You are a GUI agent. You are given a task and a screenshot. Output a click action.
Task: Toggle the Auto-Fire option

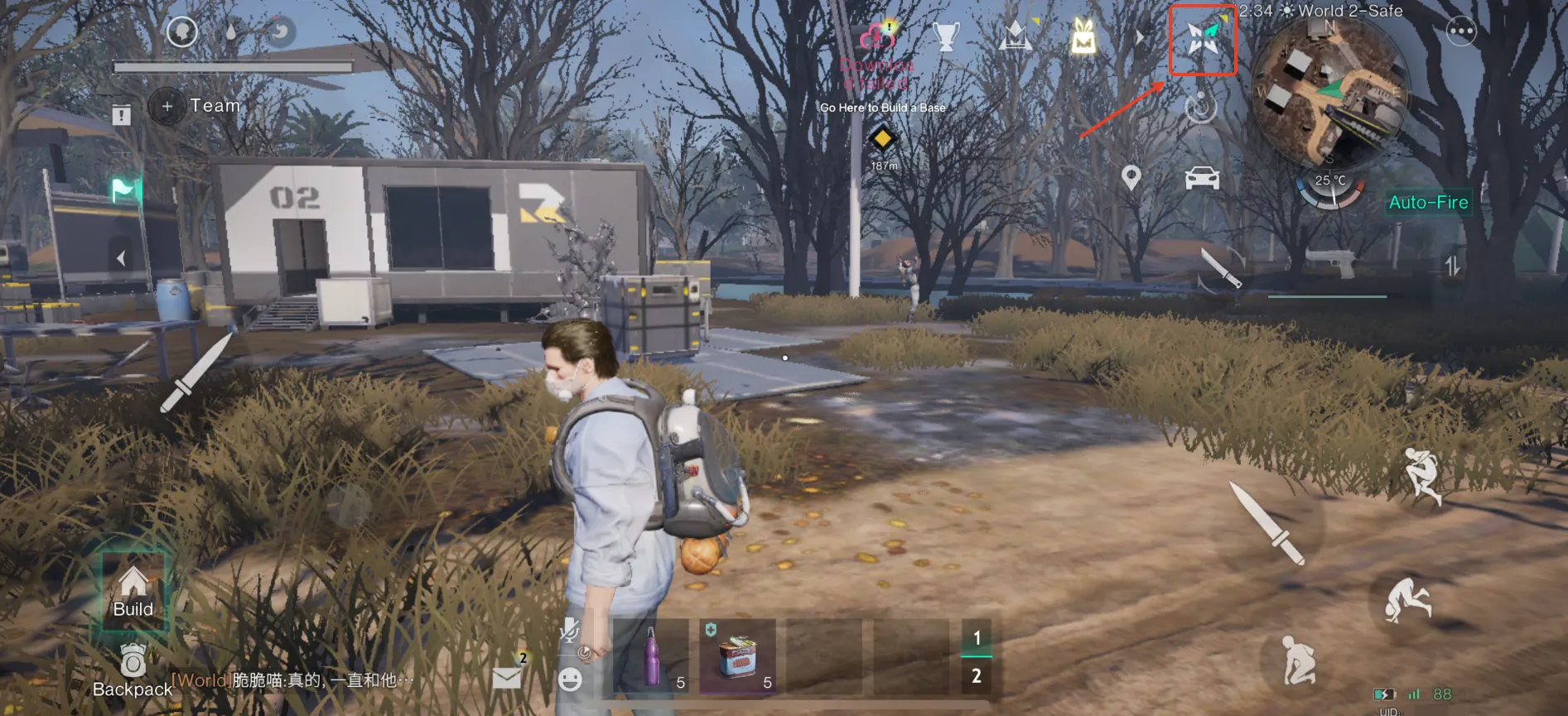(1428, 202)
